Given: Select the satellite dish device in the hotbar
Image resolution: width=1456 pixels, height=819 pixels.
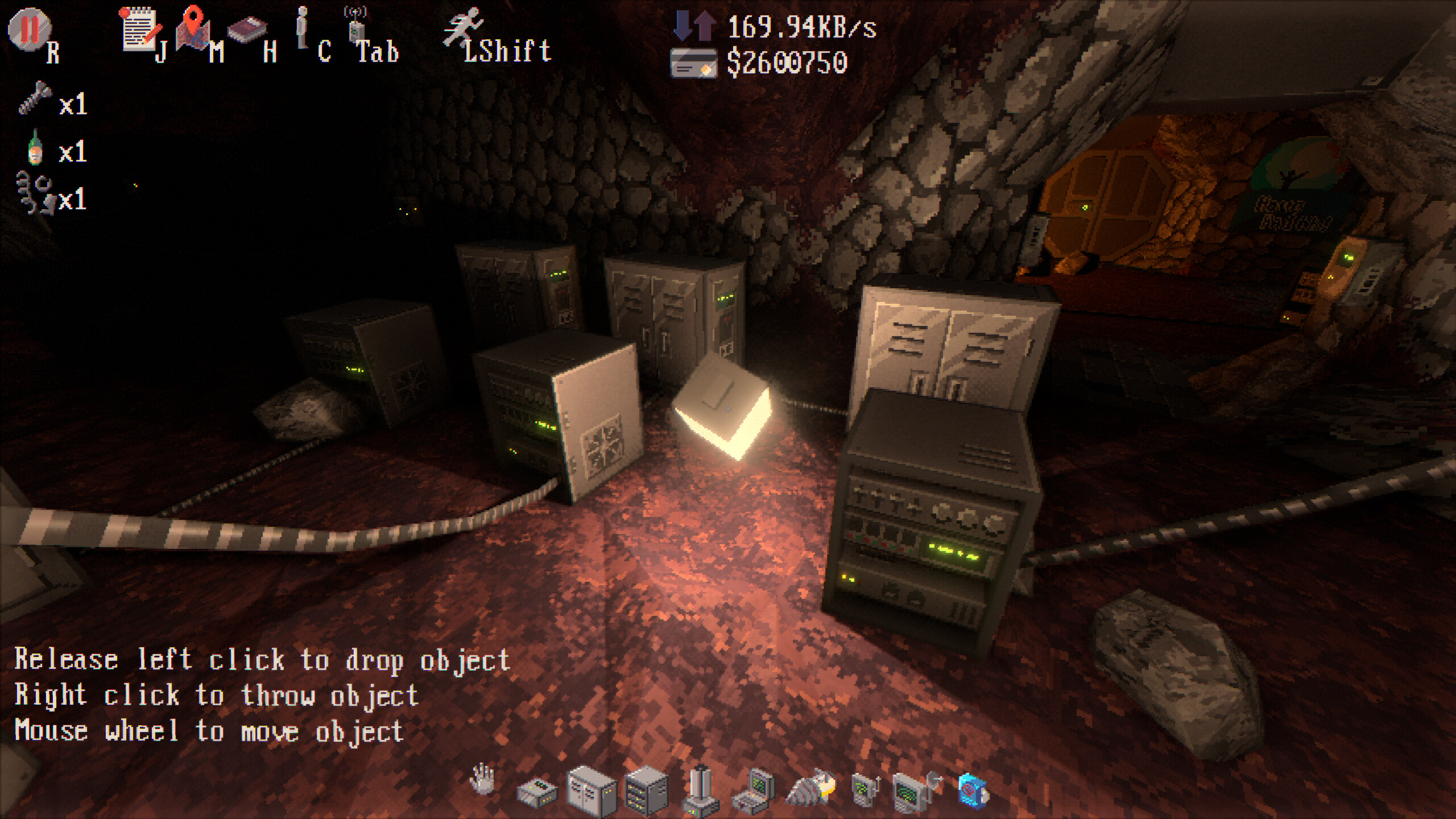Looking at the screenshot, I should tap(913, 791).
